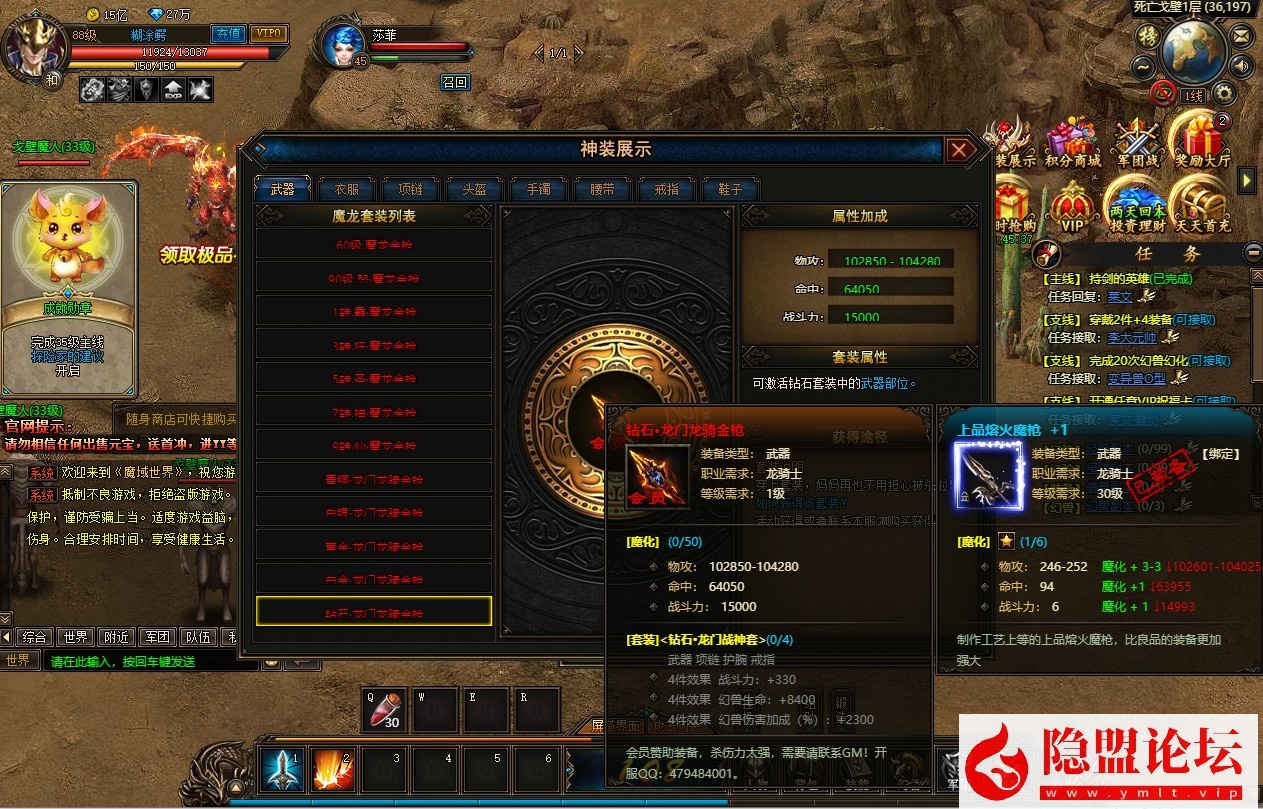Screen dimensions: 1263x809
Task: Select the 头盔 tab
Action: [474, 189]
